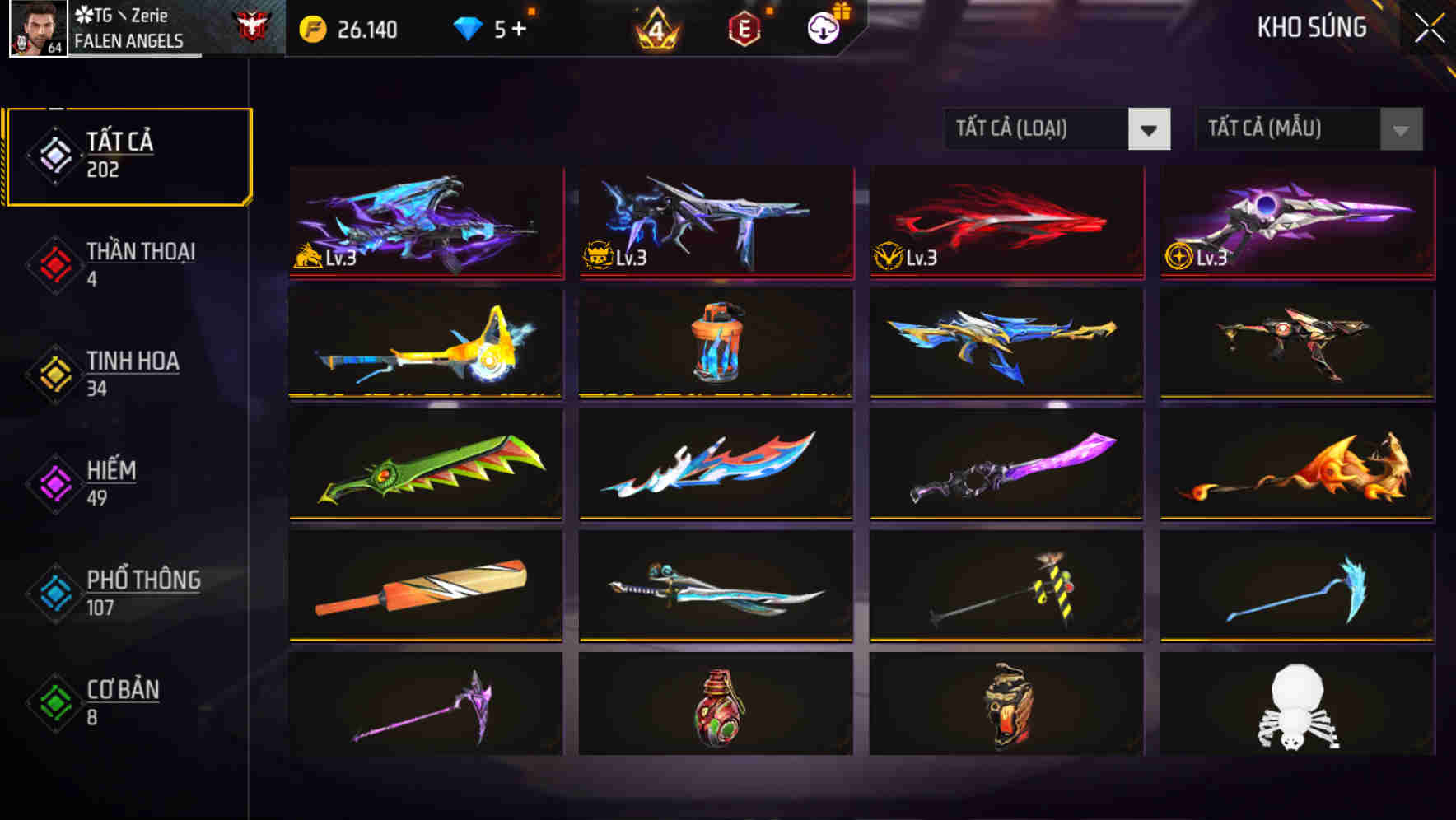Open the gold coin balance icon
This screenshot has width=1456, height=820.
click(x=311, y=27)
